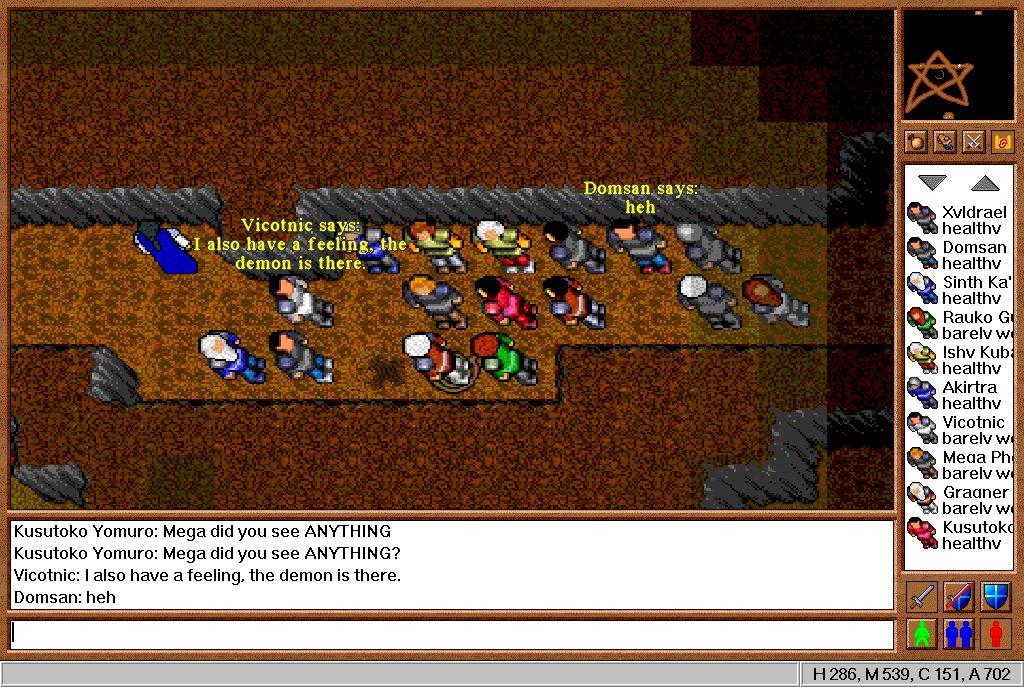
Task: Open the yellow scroll map icon
Action: 1002,142
